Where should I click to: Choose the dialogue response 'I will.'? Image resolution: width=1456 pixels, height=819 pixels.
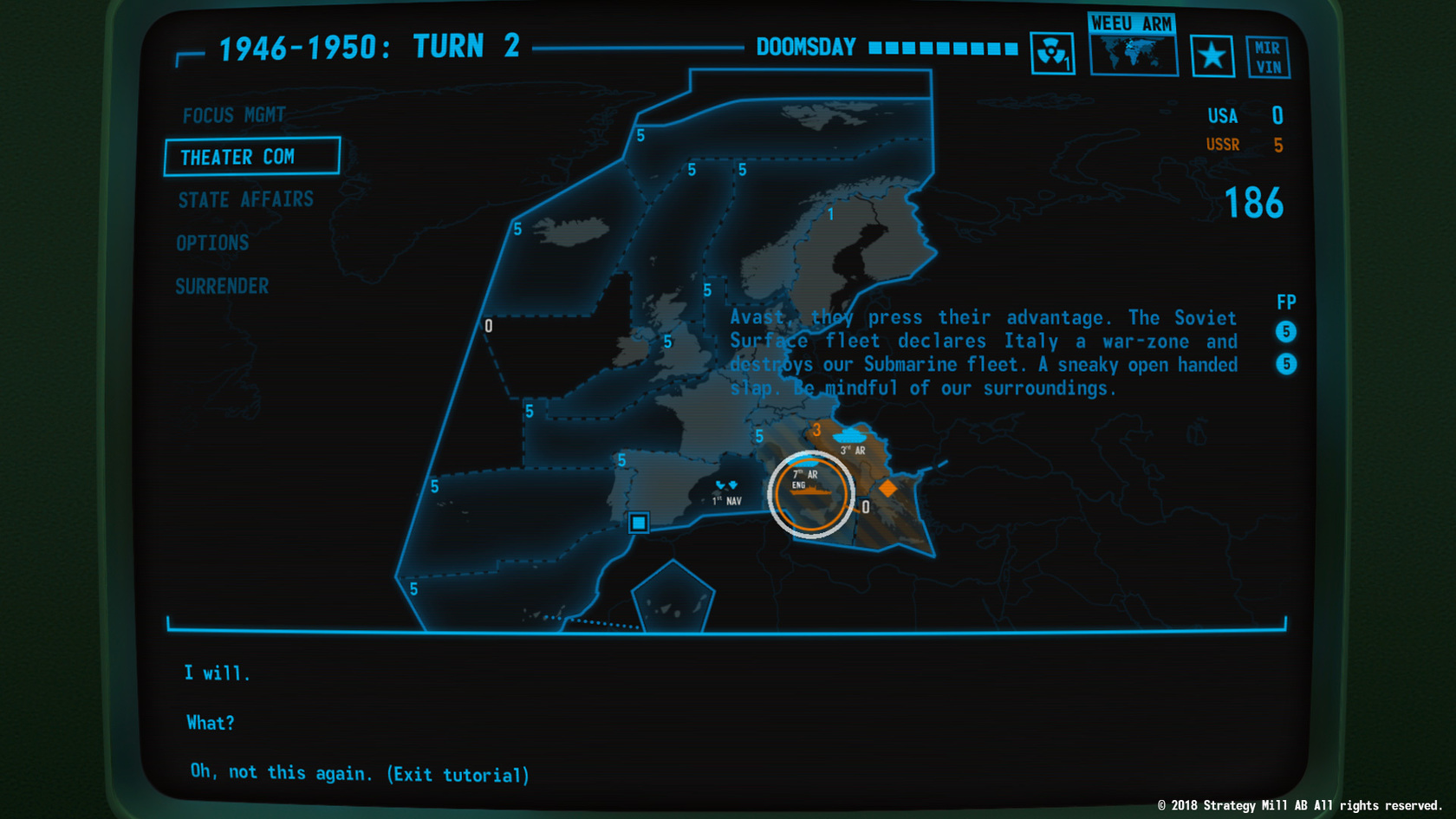(x=217, y=672)
